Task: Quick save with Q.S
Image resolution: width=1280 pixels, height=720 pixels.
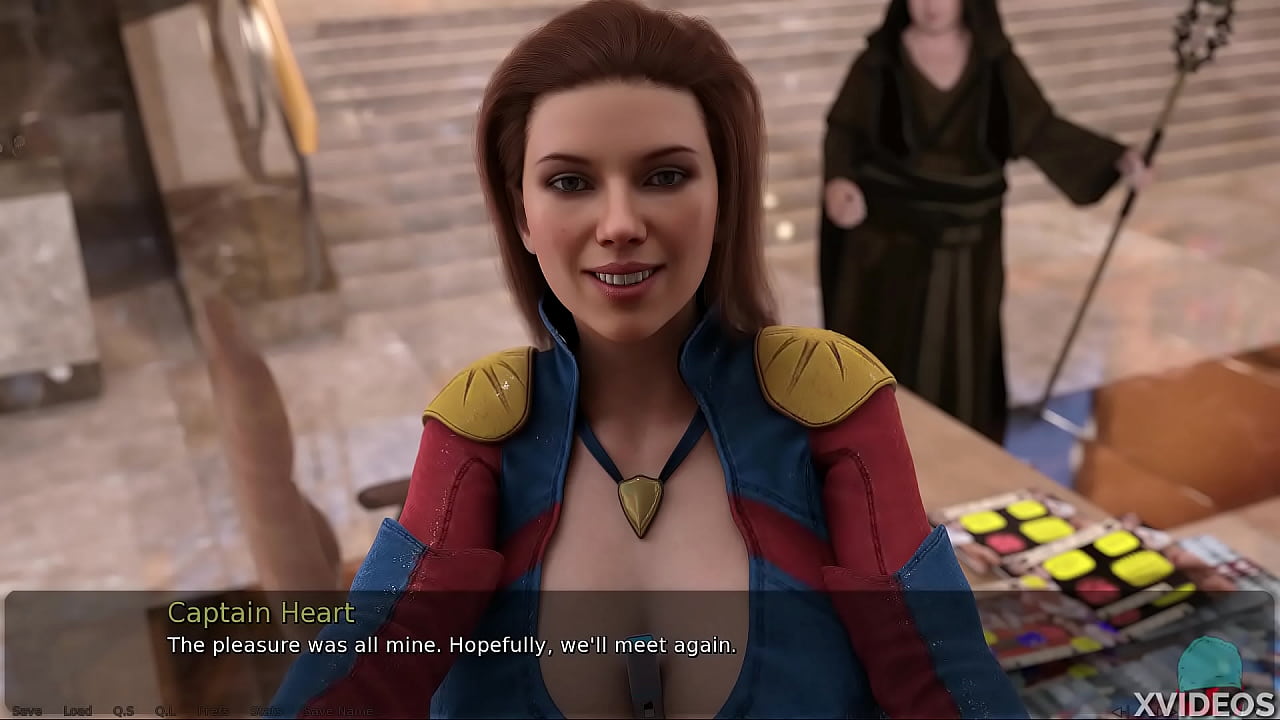Action: click(x=123, y=711)
